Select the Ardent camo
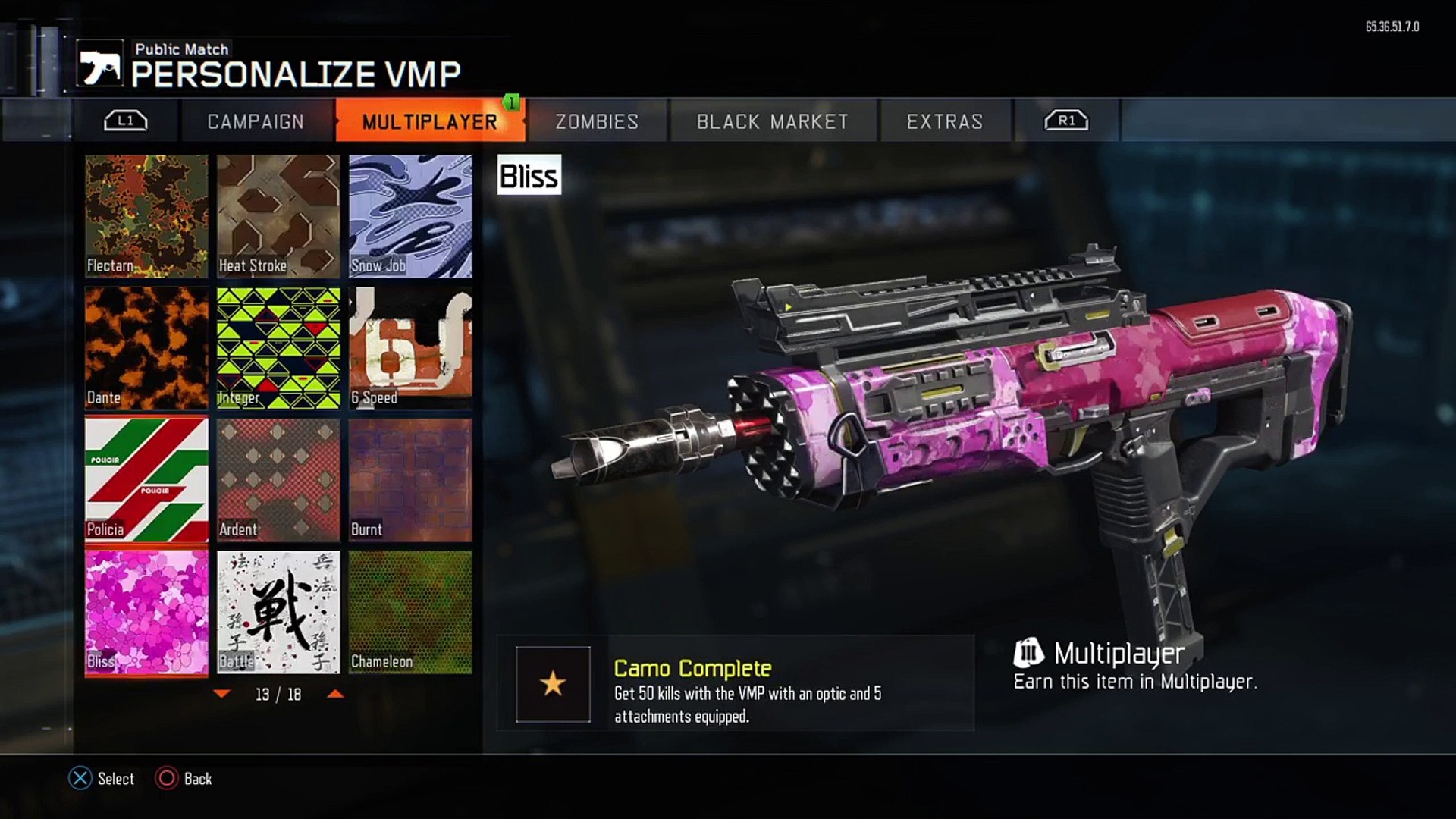The height and width of the screenshot is (819, 1456). (x=278, y=480)
